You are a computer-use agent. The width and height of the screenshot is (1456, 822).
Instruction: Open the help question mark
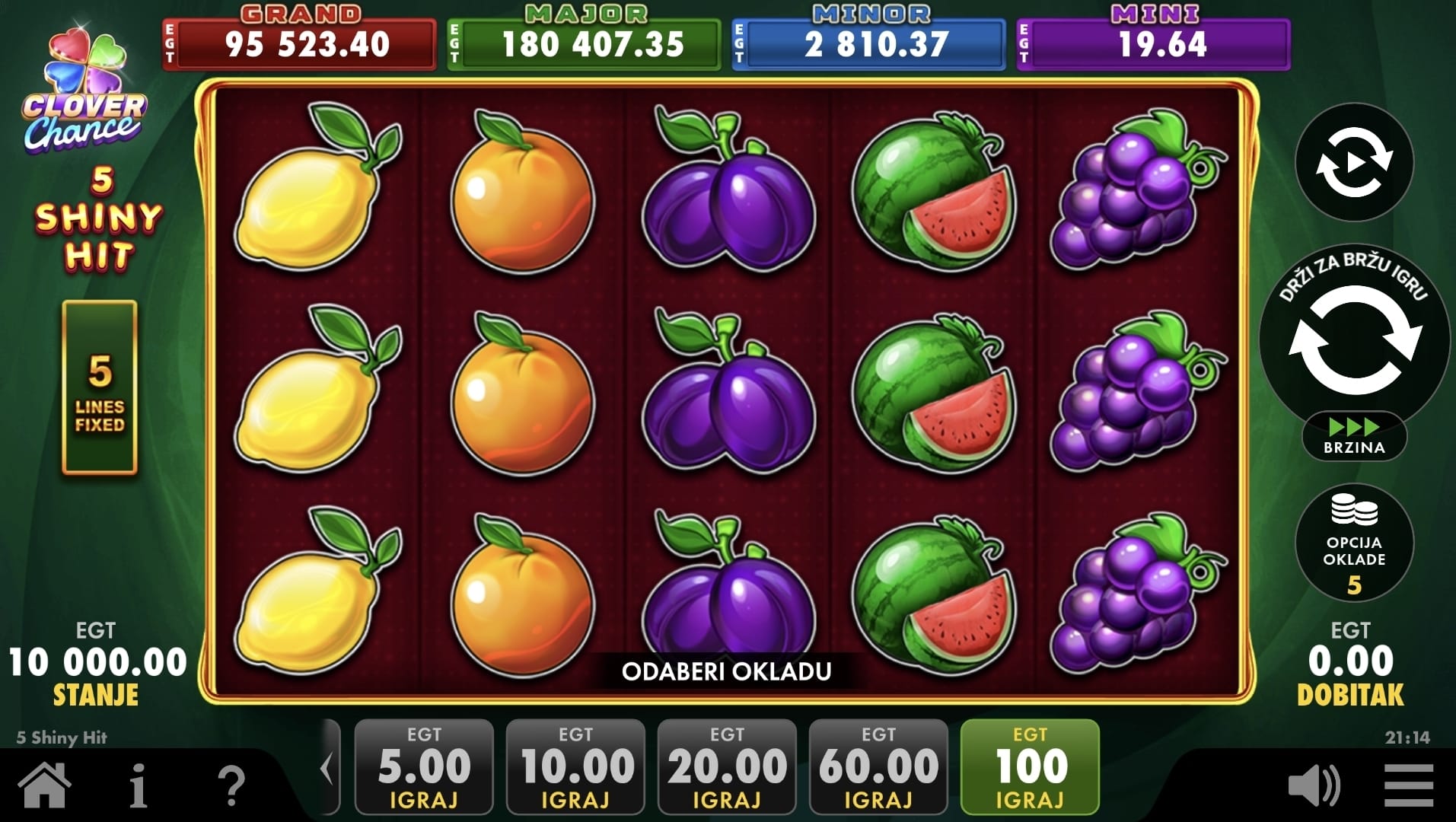231,785
